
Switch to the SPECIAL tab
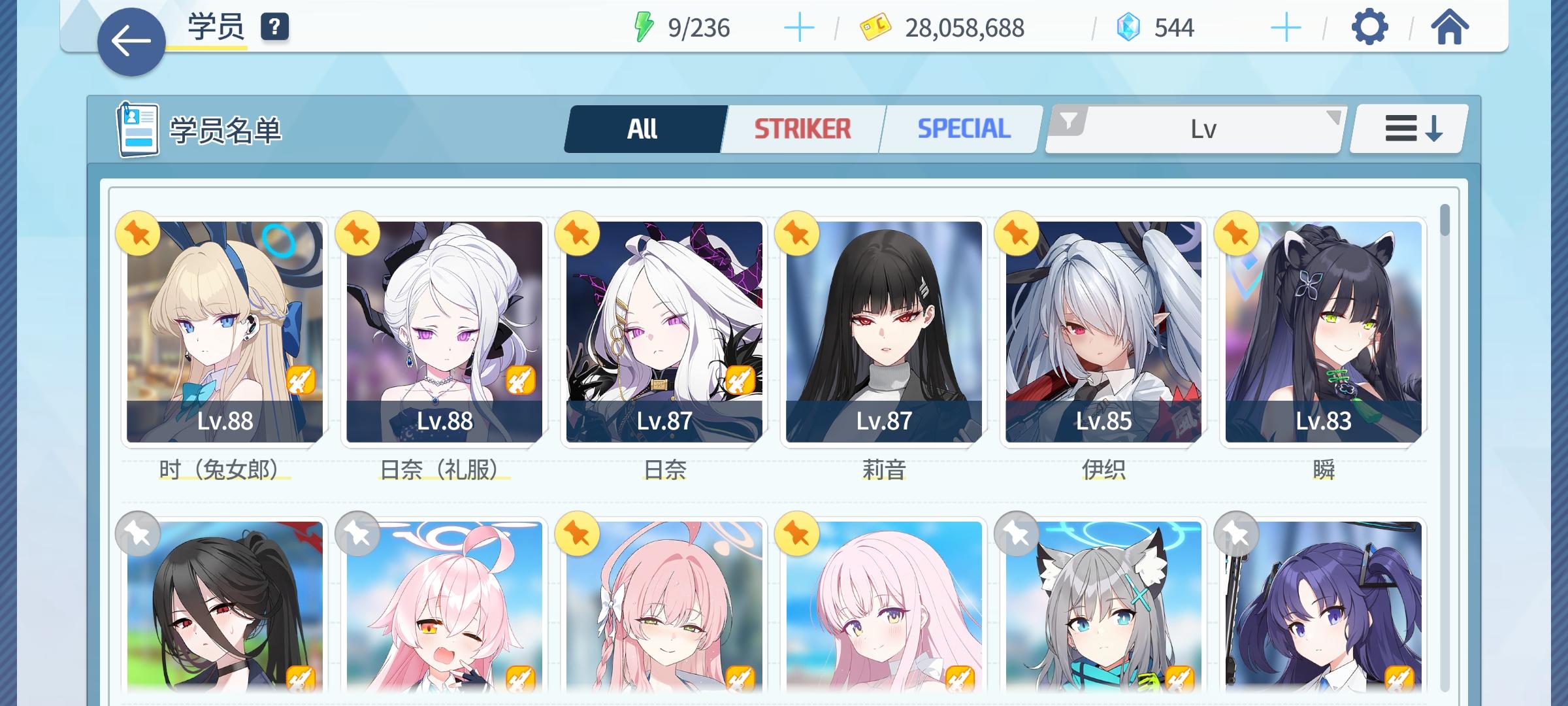(962, 128)
